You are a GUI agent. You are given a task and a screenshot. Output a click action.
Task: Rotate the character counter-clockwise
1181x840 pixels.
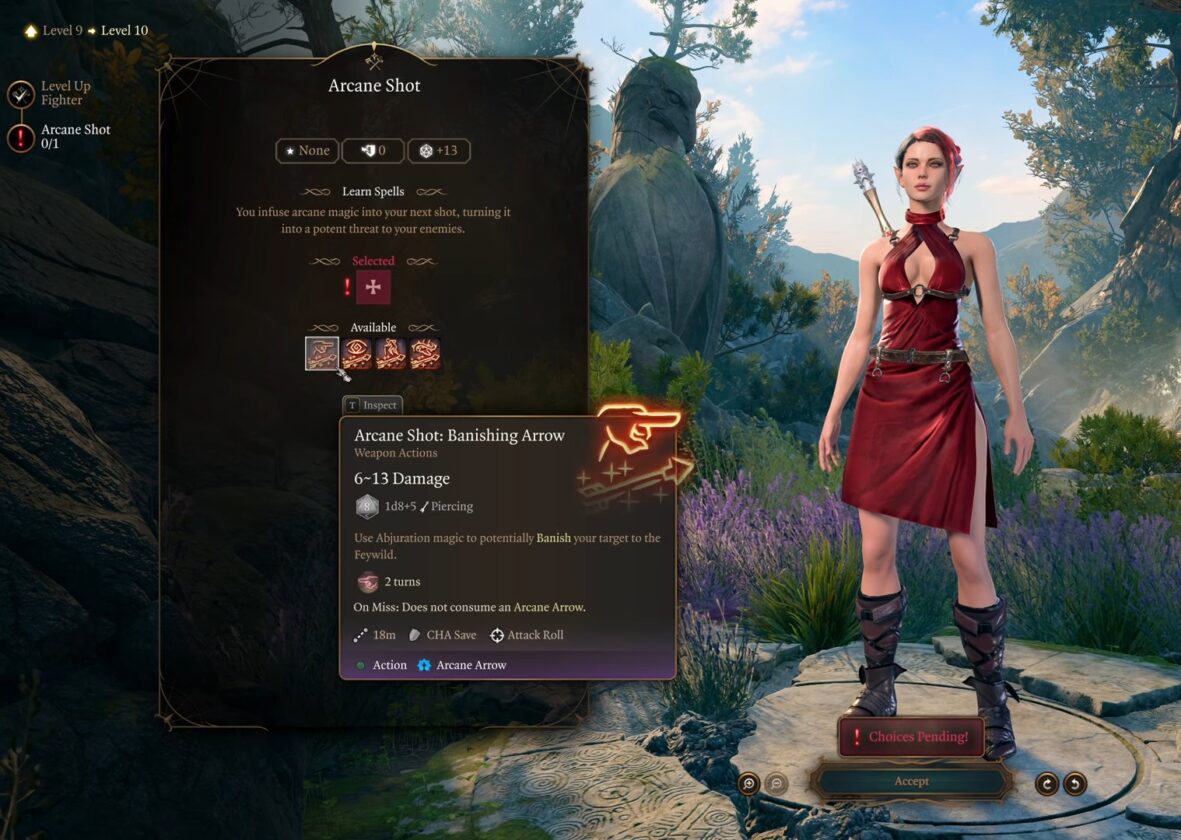pos(1075,783)
